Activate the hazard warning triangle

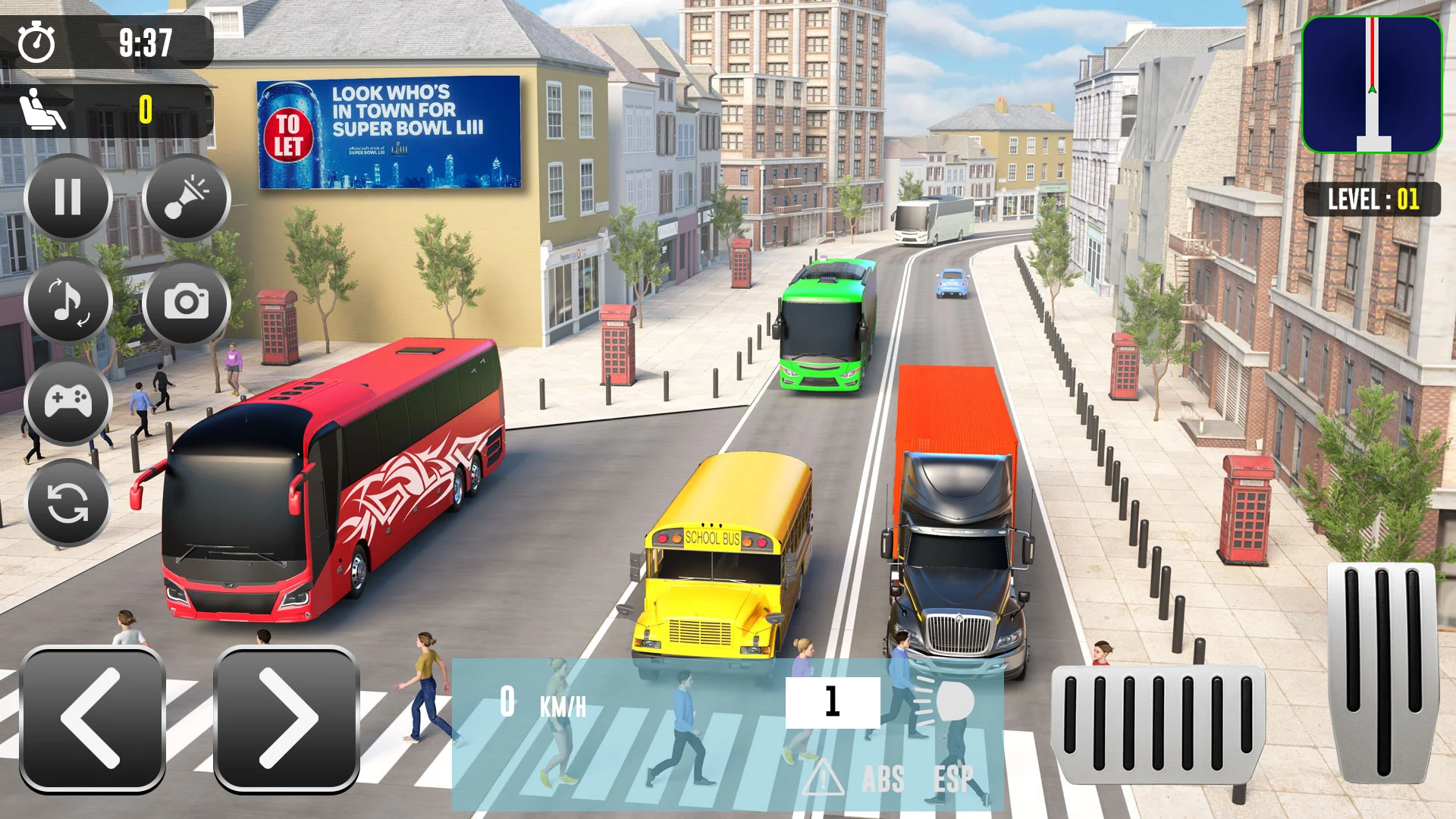point(824,779)
